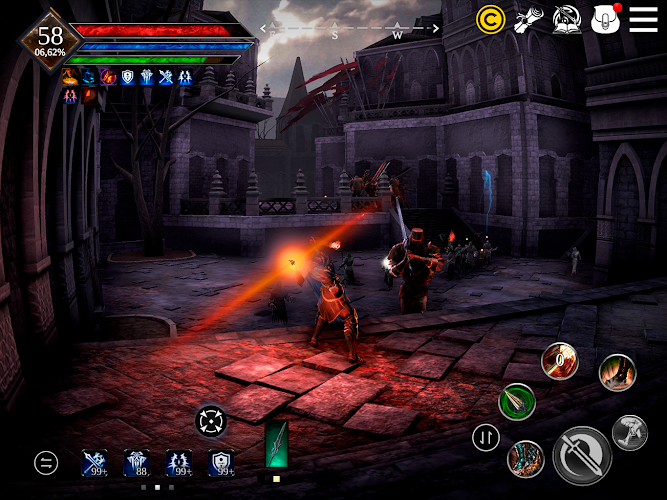Screen dimensions: 667x500
Task: Activate the running figure dodge button
Action: [x=630, y=433]
